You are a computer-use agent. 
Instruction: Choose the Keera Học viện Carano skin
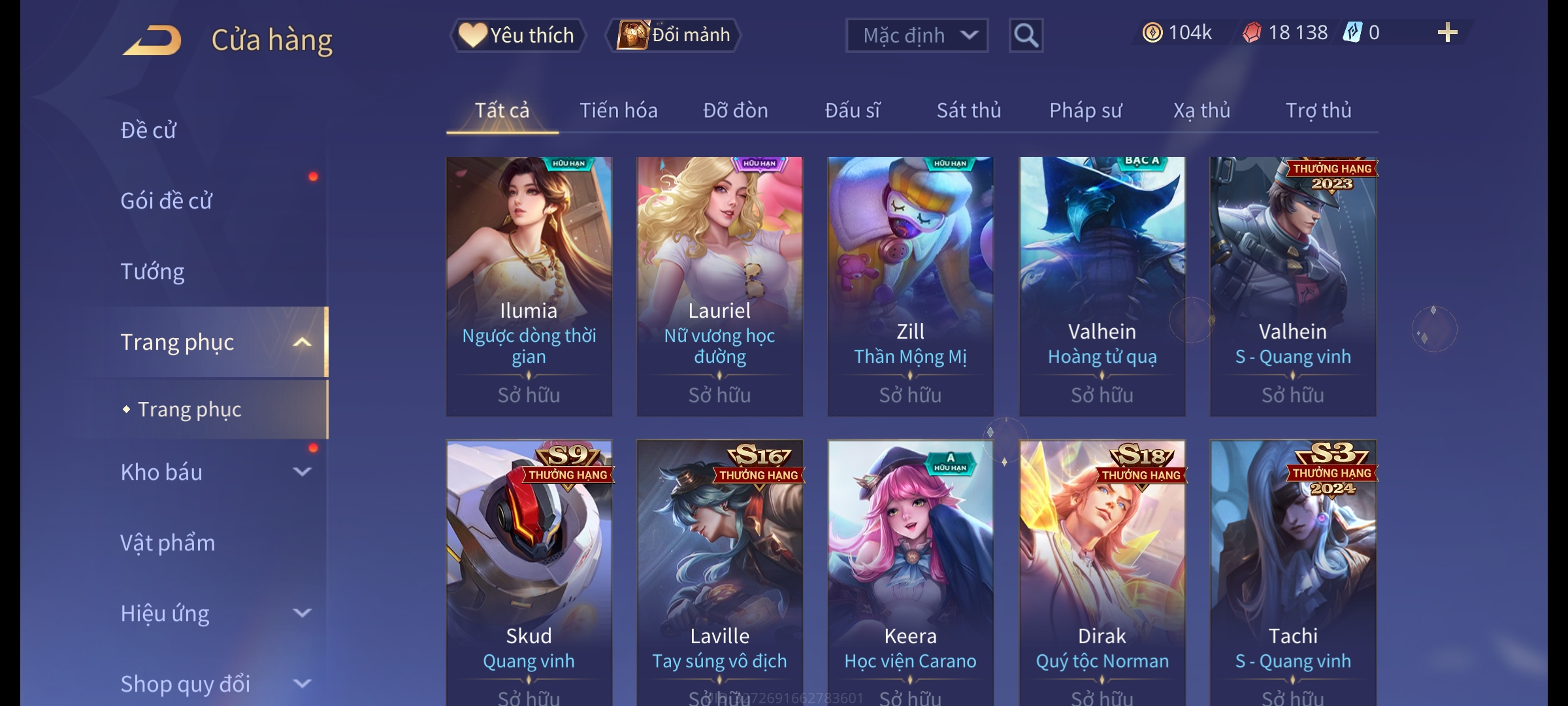point(910,569)
